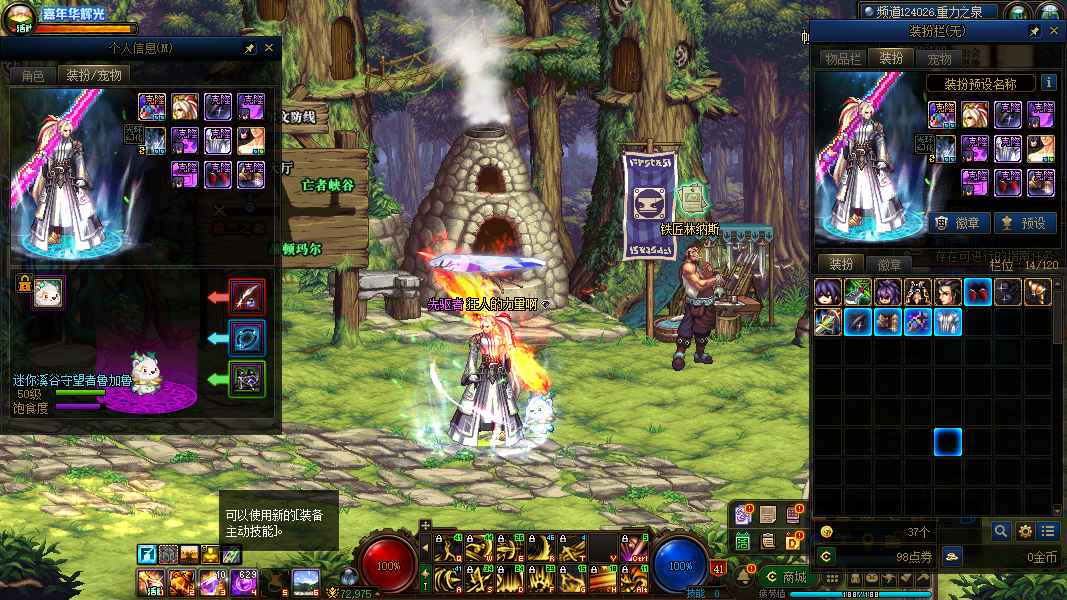Viewport: 1067px width, 600px height.
Task: Click the inventory list sort button
Action: click(x=1048, y=531)
